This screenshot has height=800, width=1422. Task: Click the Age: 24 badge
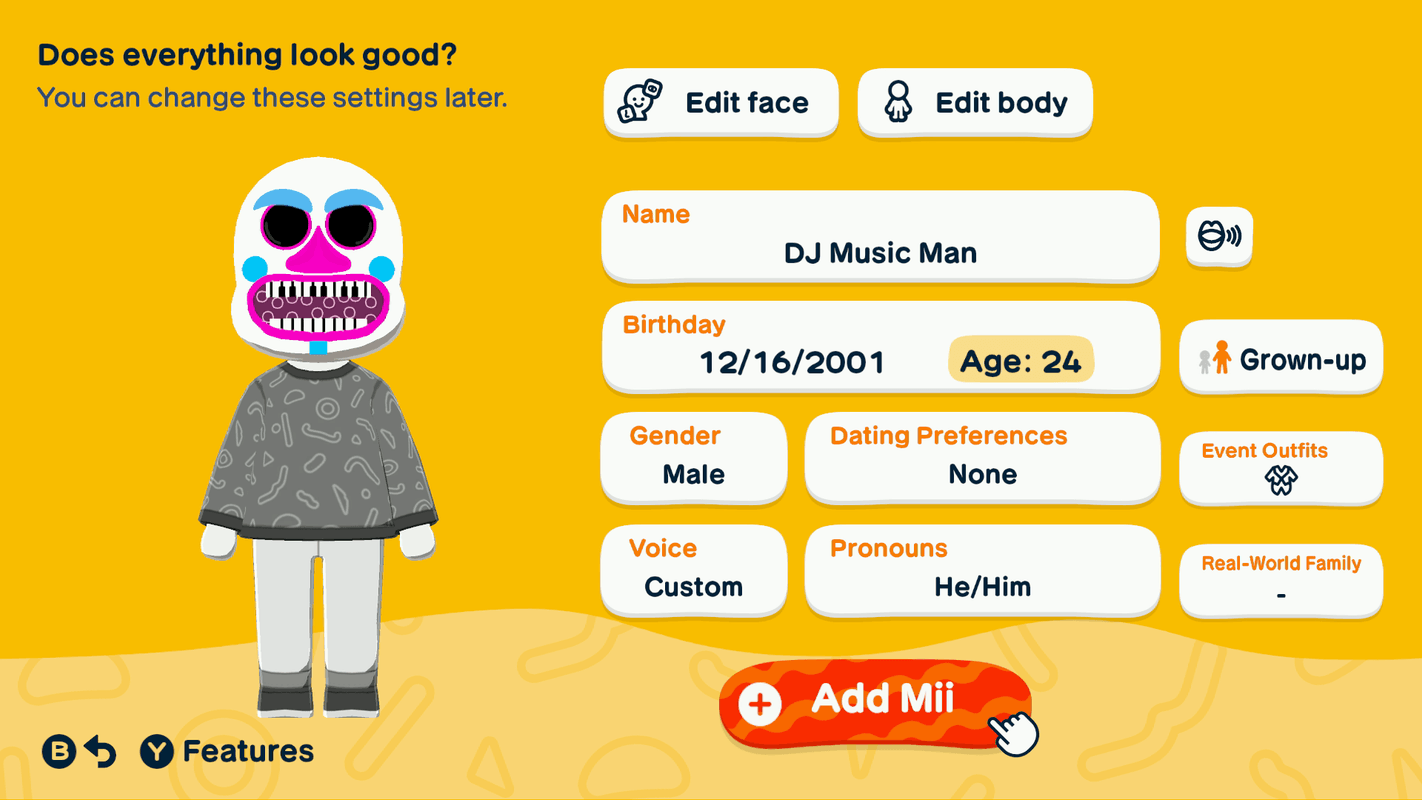point(1020,361)
